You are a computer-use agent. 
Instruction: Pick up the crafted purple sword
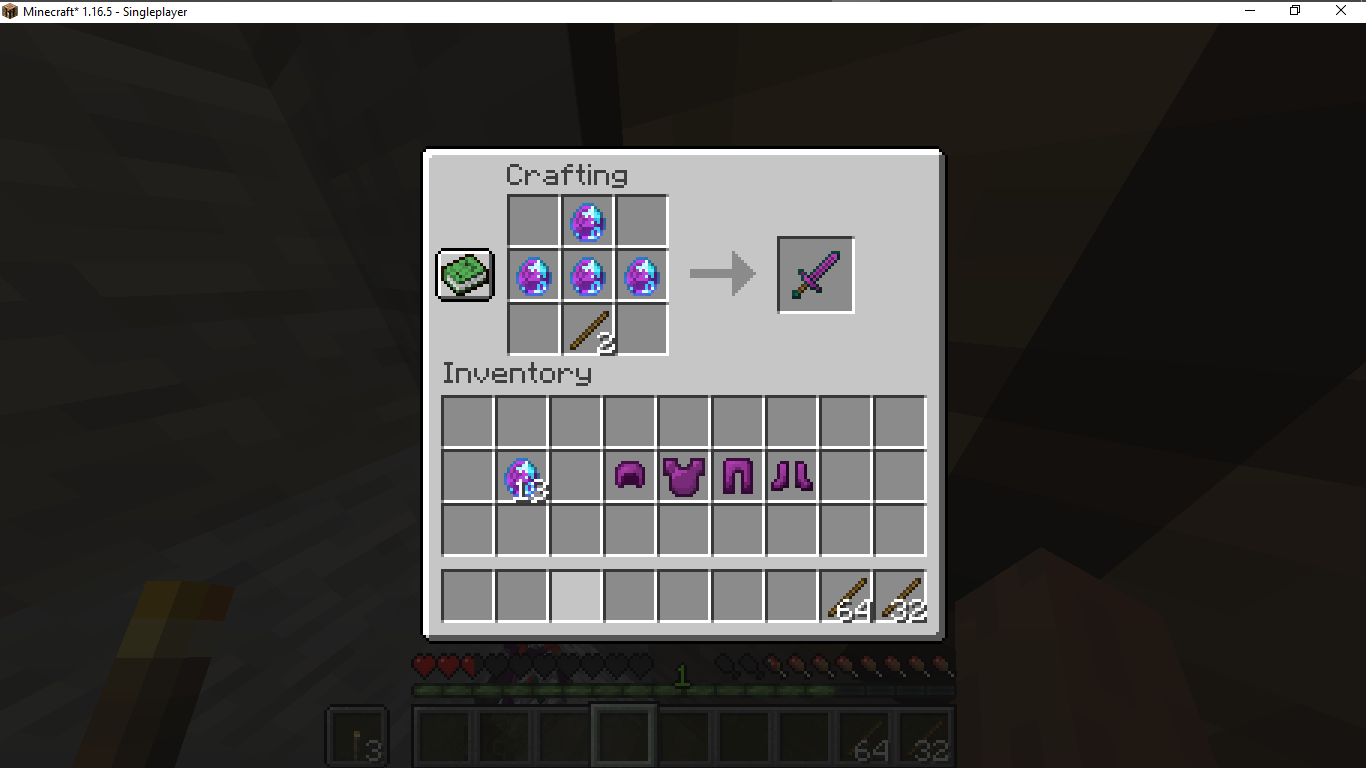pyautogui.click(x=815, y=274)
